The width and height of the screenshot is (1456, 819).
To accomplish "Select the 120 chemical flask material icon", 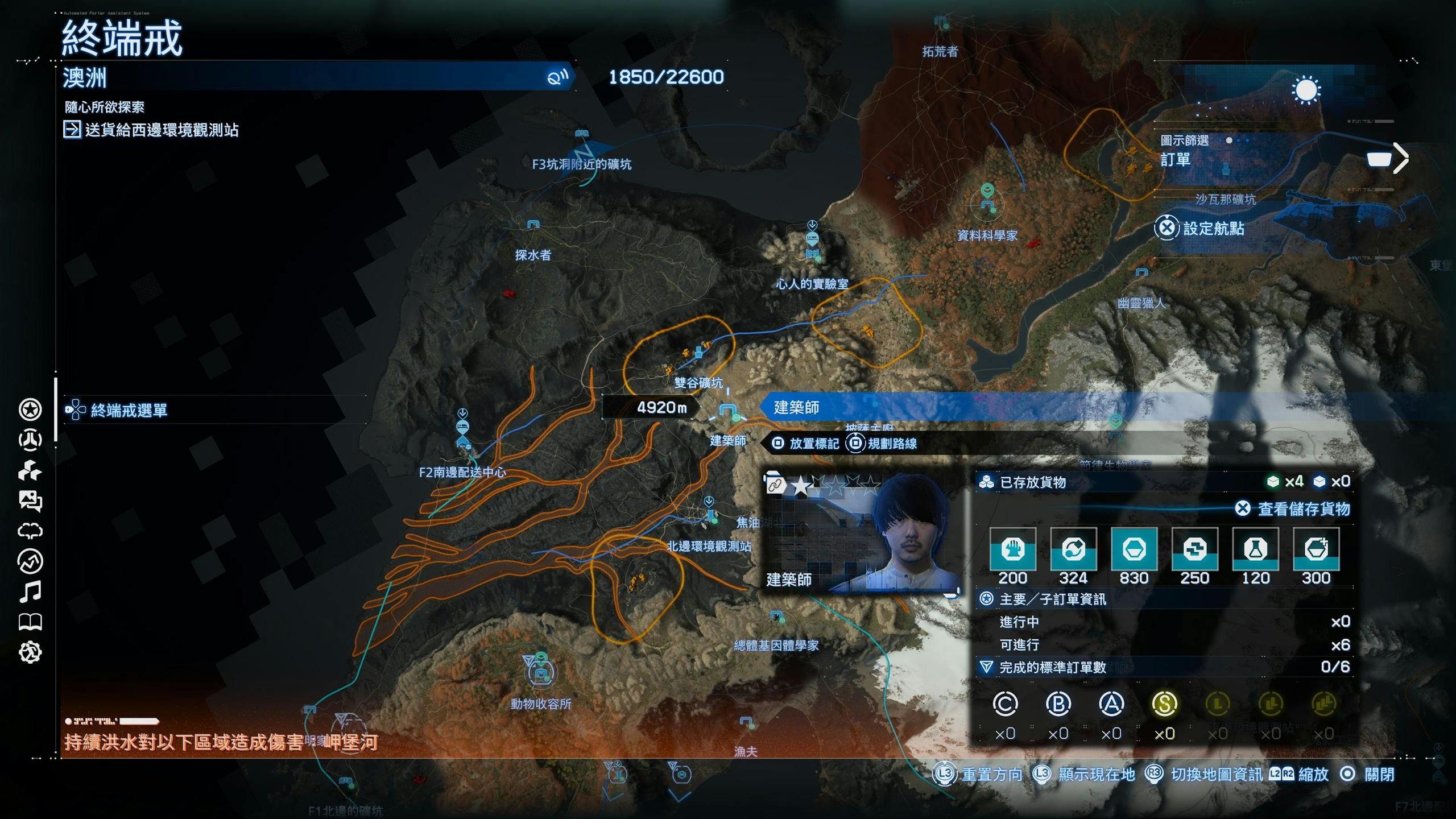I will 1255,549.
